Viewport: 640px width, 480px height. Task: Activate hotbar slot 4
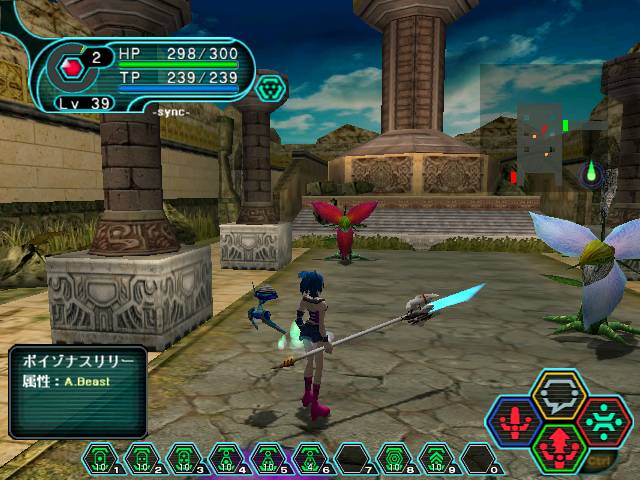[227, 459]
